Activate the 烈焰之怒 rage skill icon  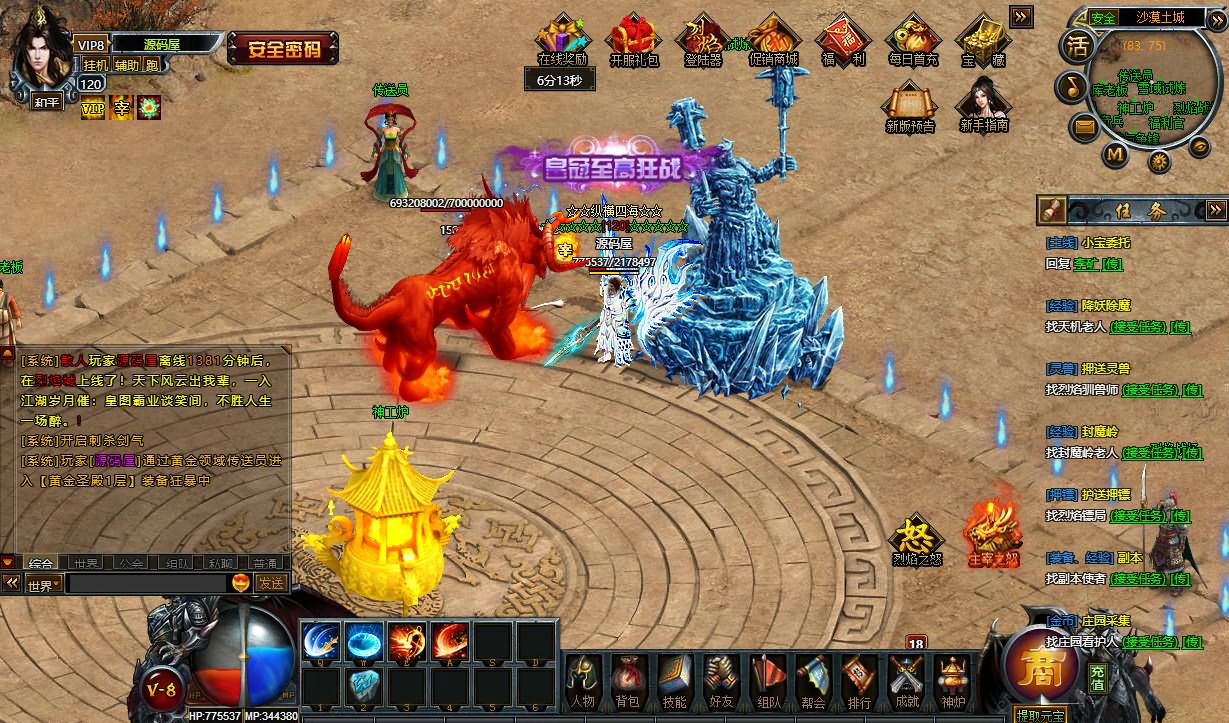coord(916,538)
